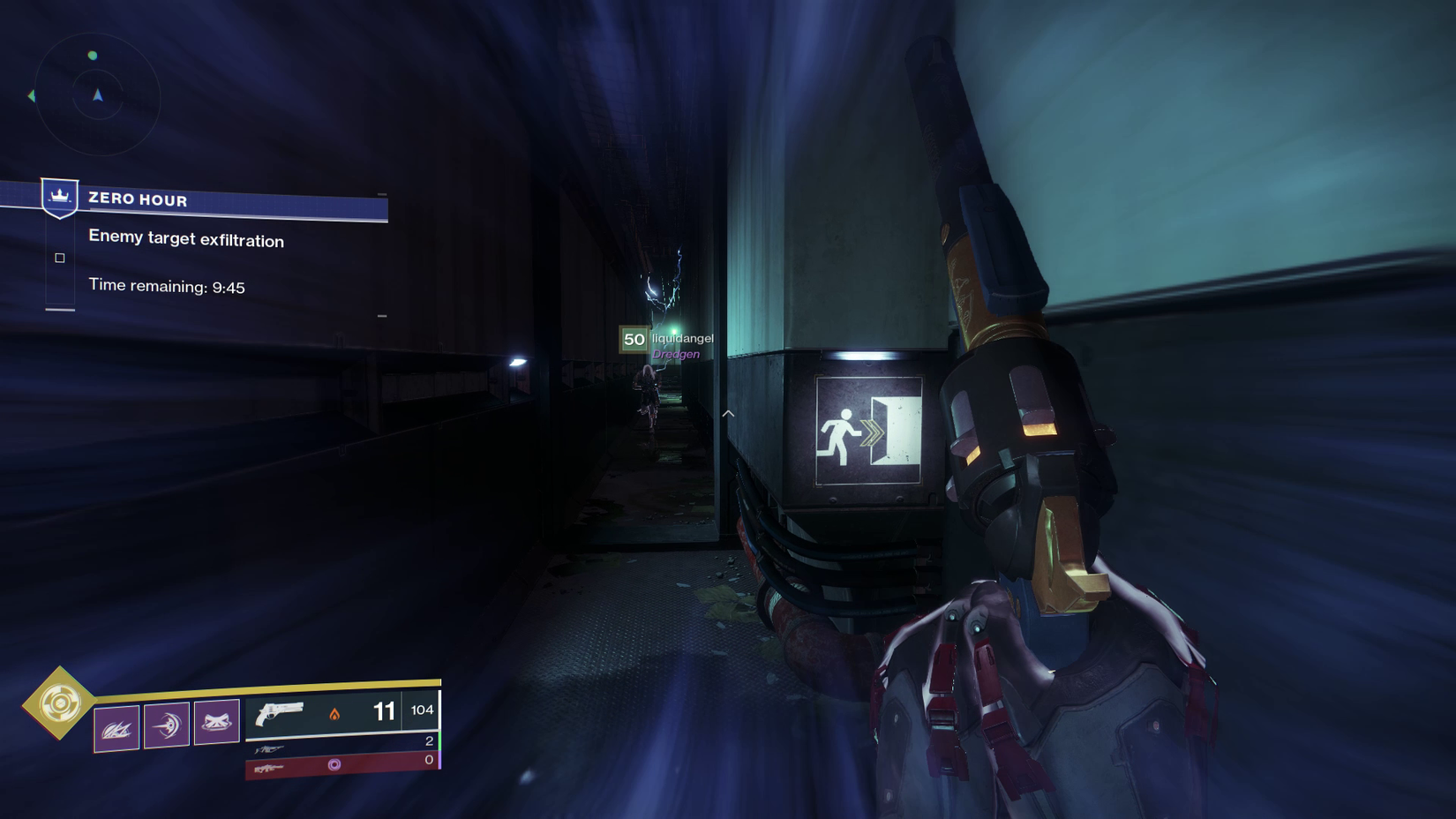Toggle the objective checkbox under Zero Hour
This screenshot has width=1456, height=819.
click(x=59, y=257)
